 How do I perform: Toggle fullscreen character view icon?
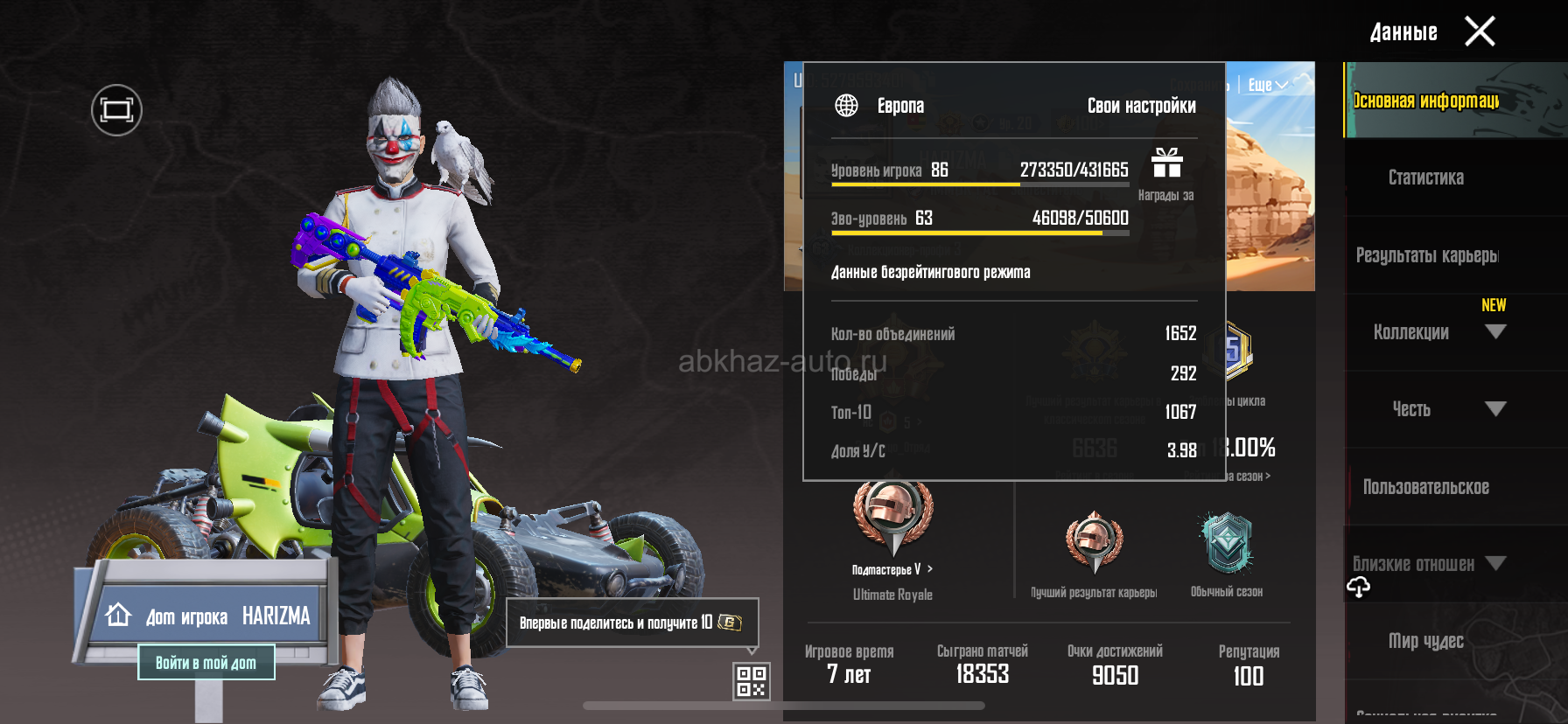pos(116,110)
